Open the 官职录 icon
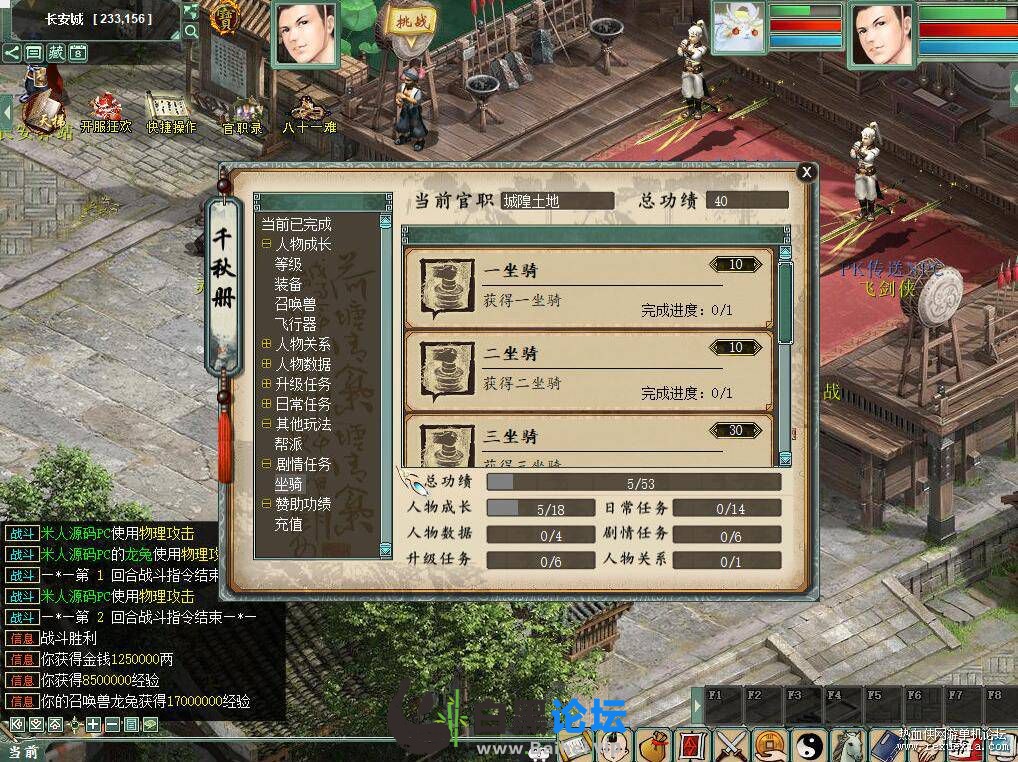The height and width of the screenshot is (762, 1018). pyautogui.click(x=241, y=113)
